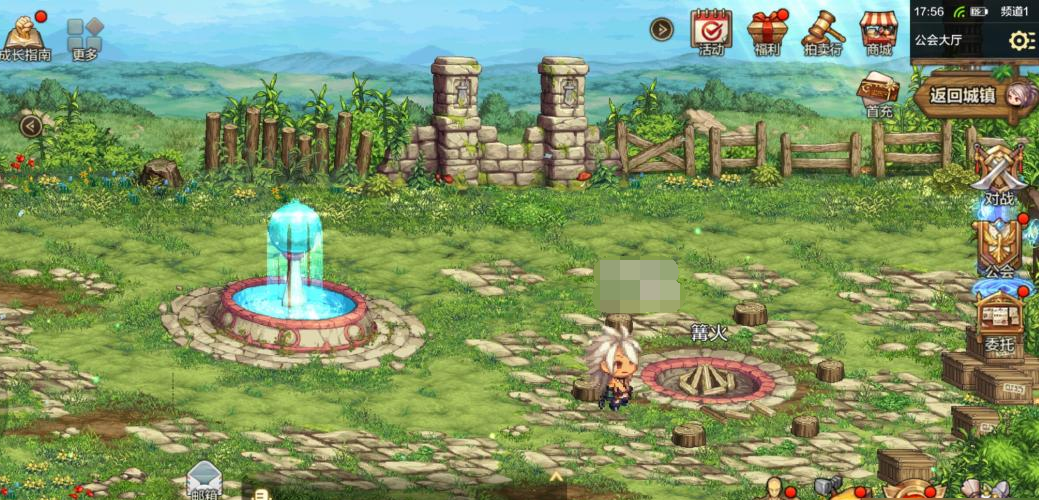This screenshot has width=1039, height=500.
Task: Open the 对战 battle menu
Action: pyautogui.click(x=998, y=175)
